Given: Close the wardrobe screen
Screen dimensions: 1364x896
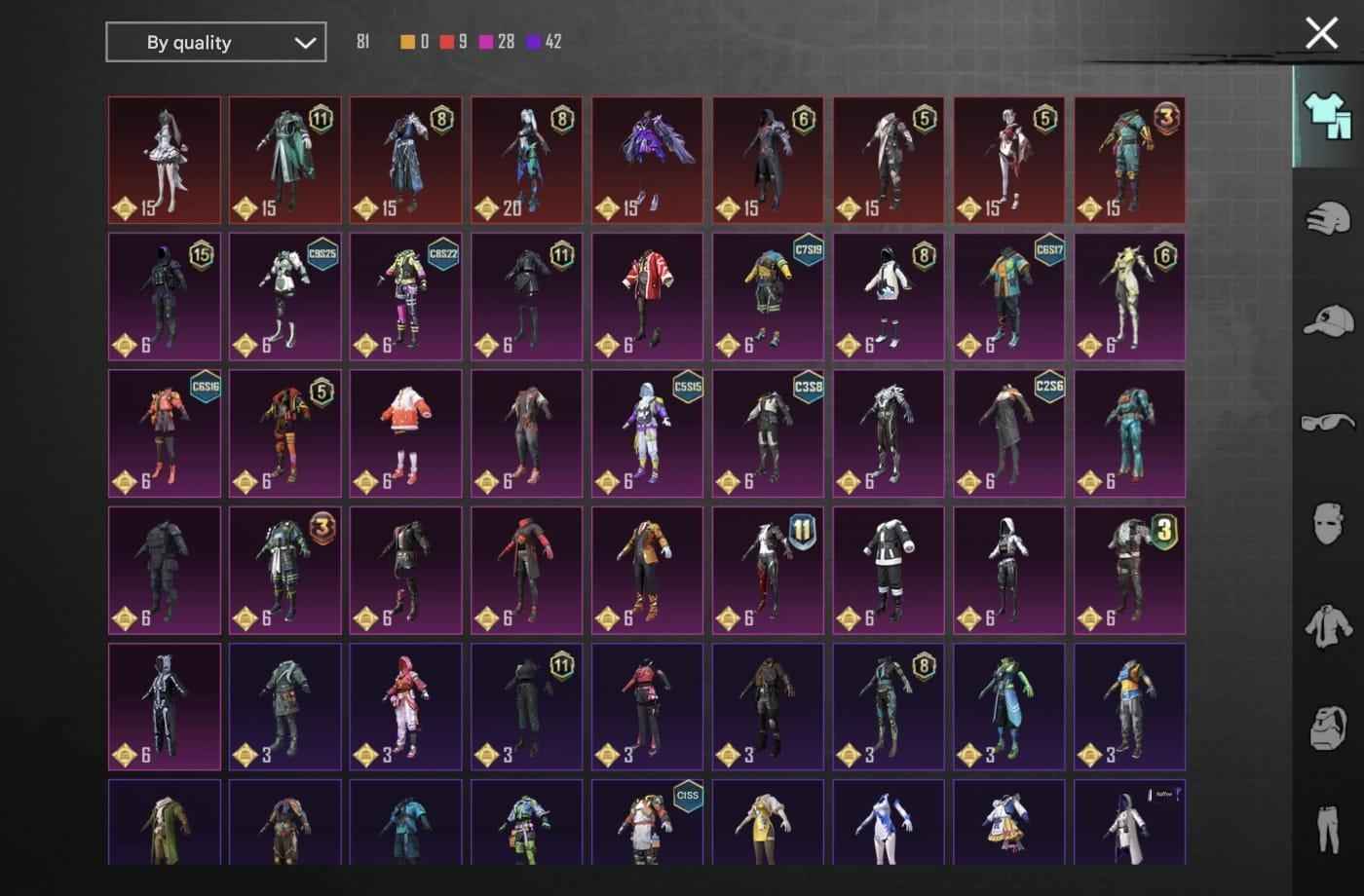Looking at the screenshot, I should [1321, 33].
